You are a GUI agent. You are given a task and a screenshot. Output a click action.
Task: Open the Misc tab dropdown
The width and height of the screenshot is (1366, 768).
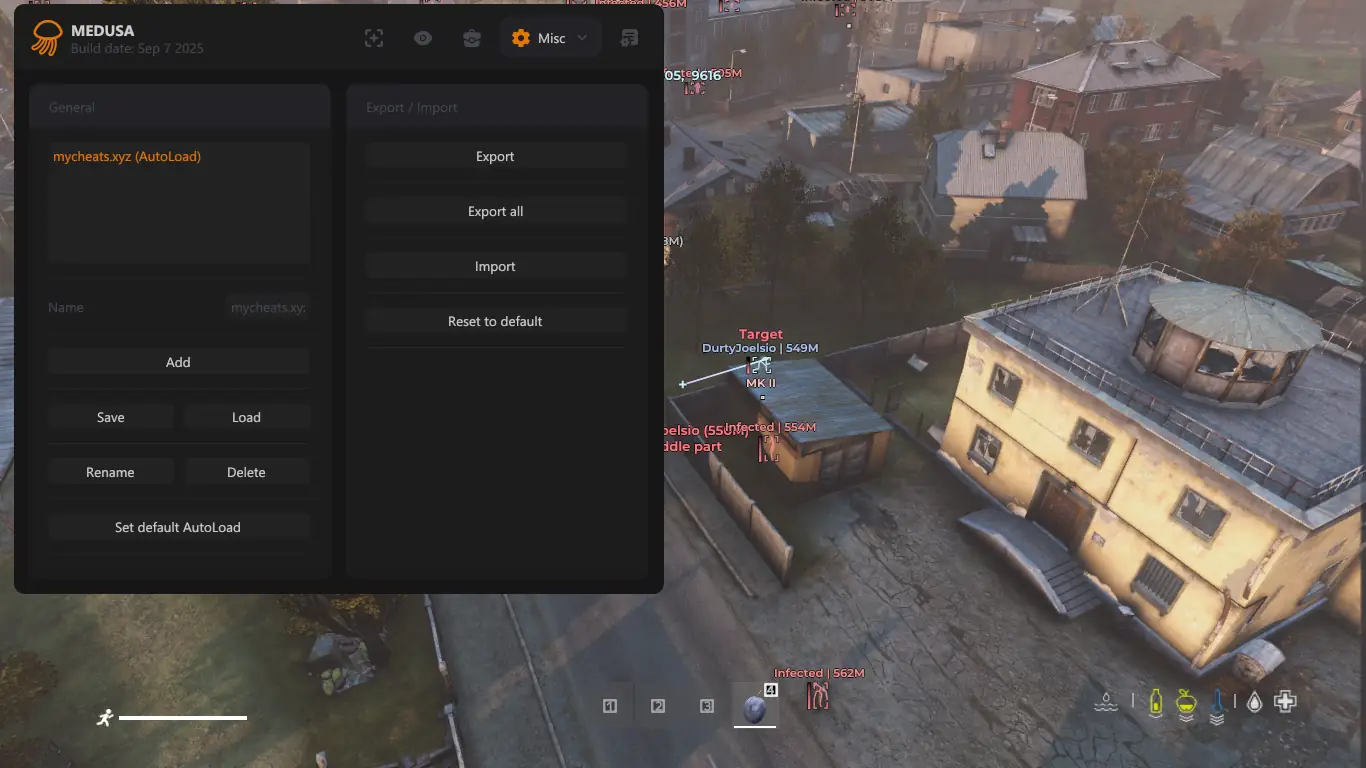[x=549, y=38]
